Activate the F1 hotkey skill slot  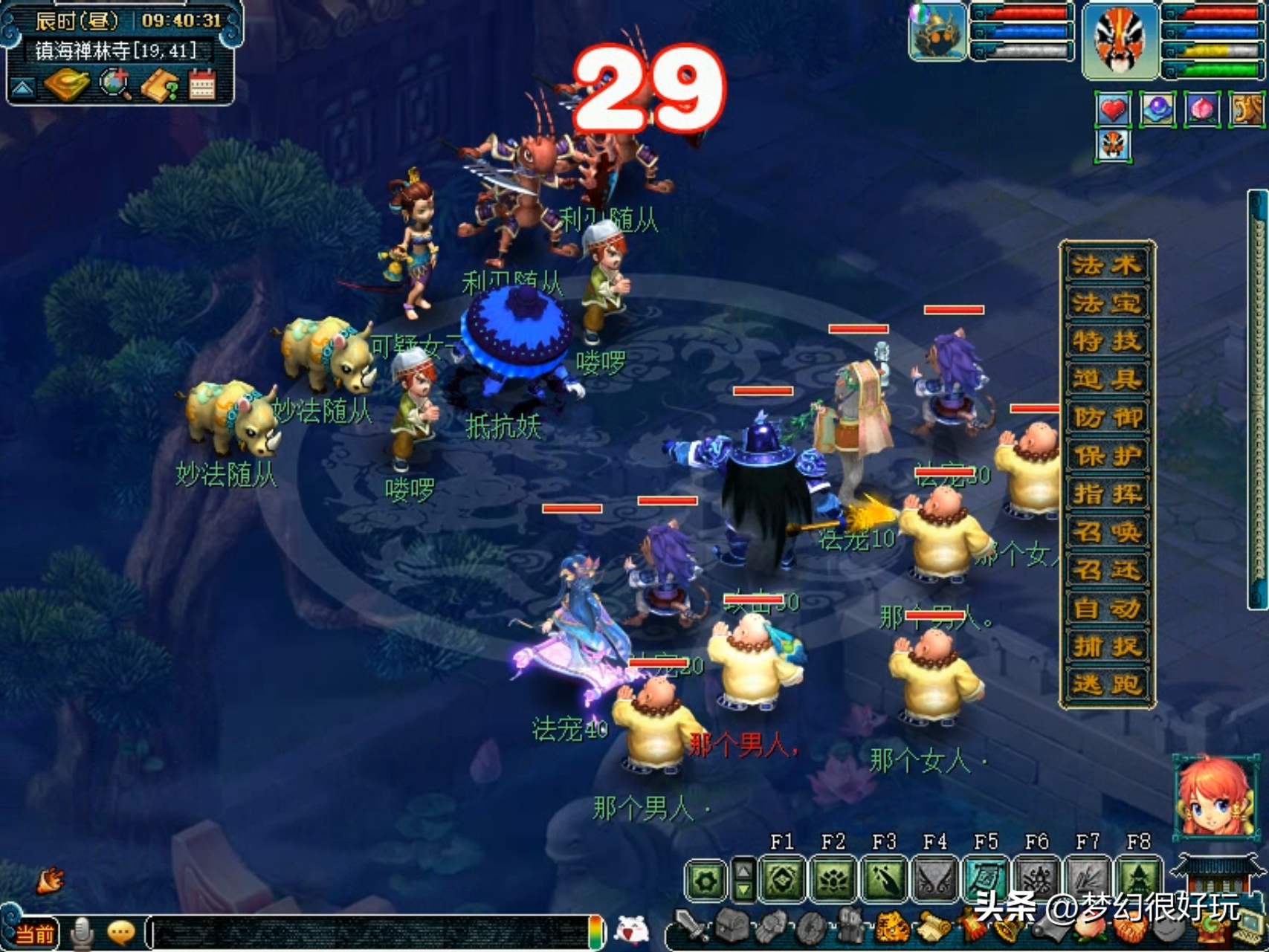[x=782, y=879]
